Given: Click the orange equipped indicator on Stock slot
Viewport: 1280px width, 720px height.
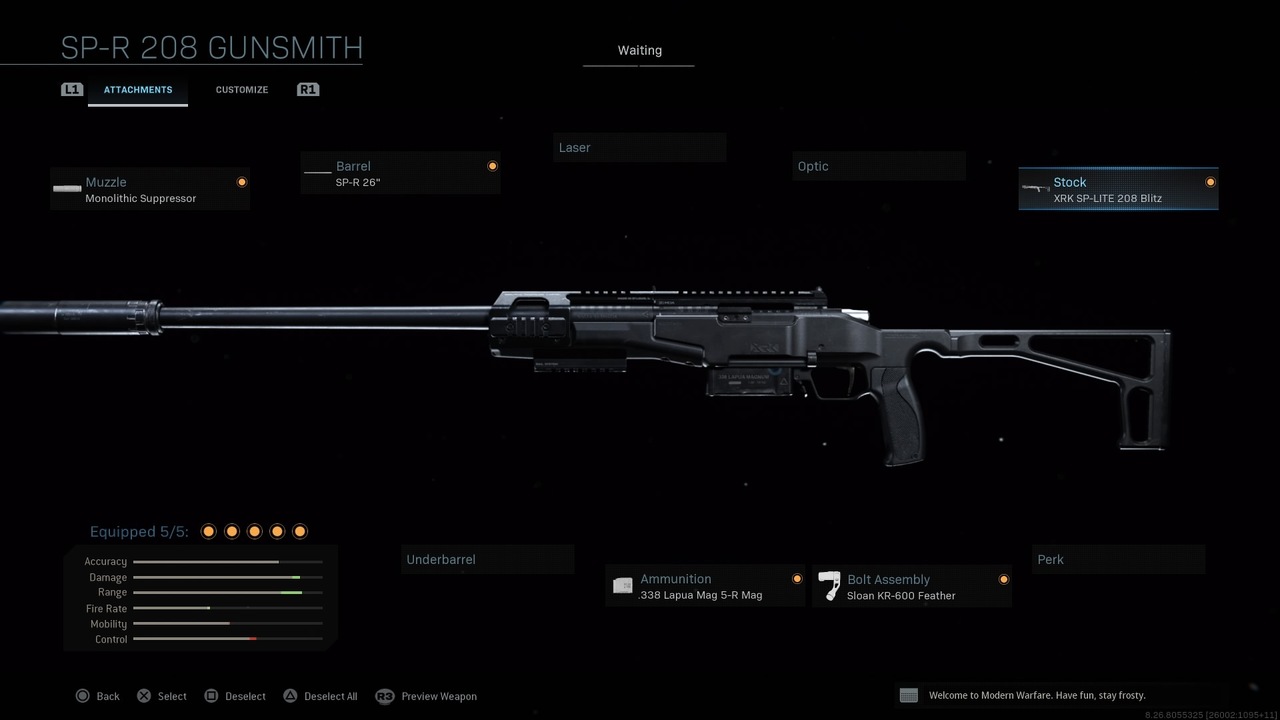Looking at the screenshot, I should (x=1209, y=183).
